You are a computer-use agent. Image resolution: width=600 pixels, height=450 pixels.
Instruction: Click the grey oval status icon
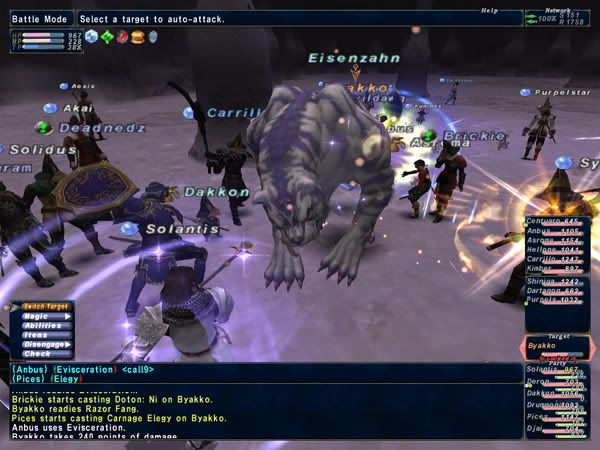(x=153, y=37)
